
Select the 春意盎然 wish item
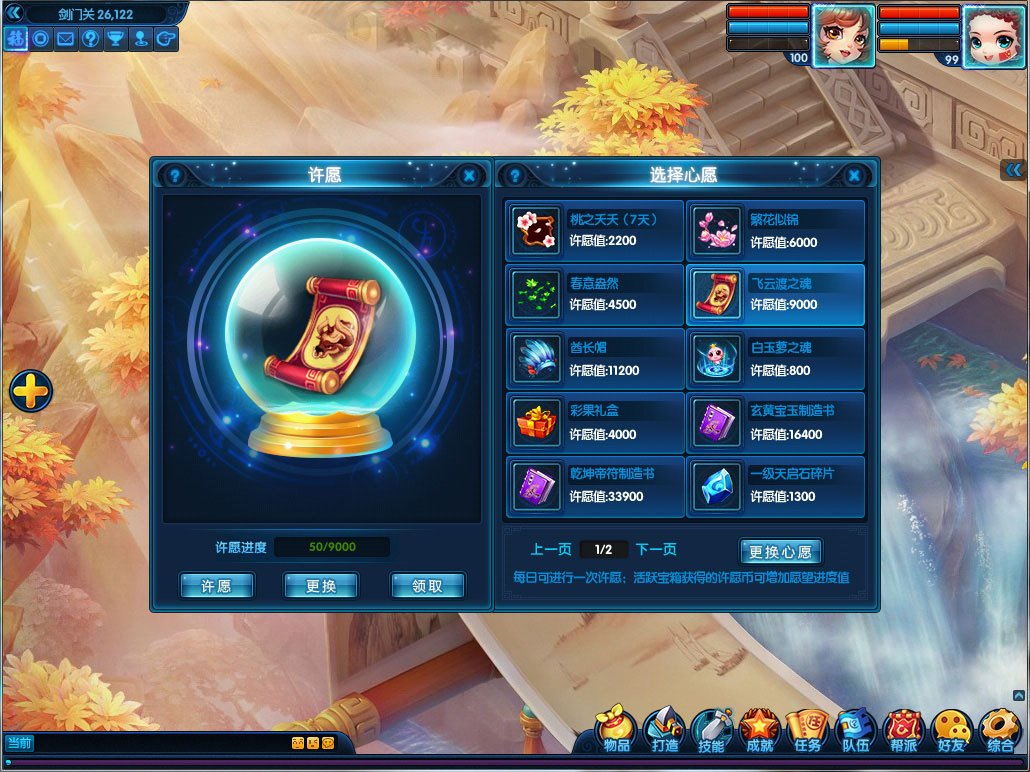click(x=596, y=295)
